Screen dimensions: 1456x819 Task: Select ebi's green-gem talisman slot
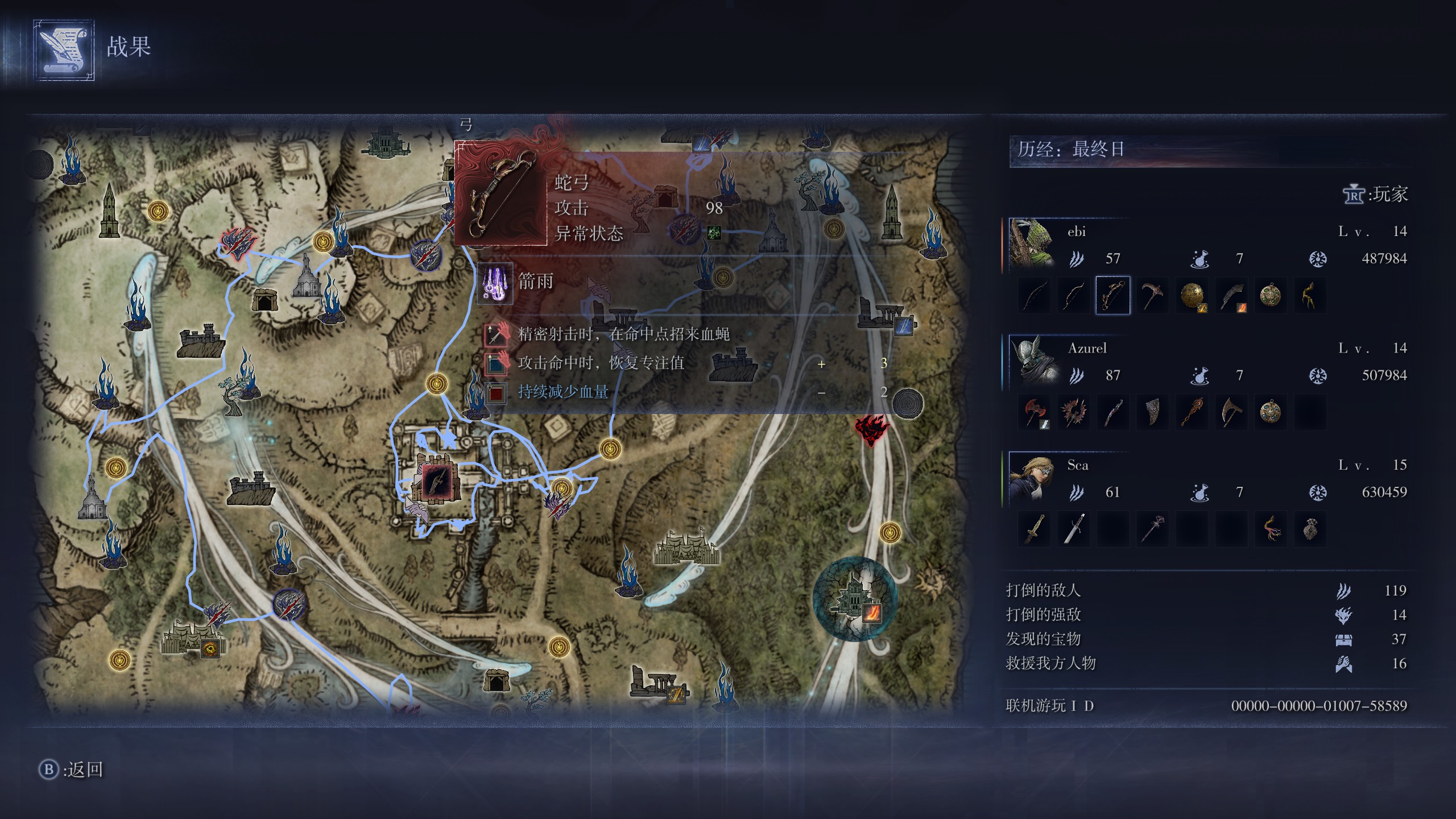pyautogui.click(x=1271, y=296)
